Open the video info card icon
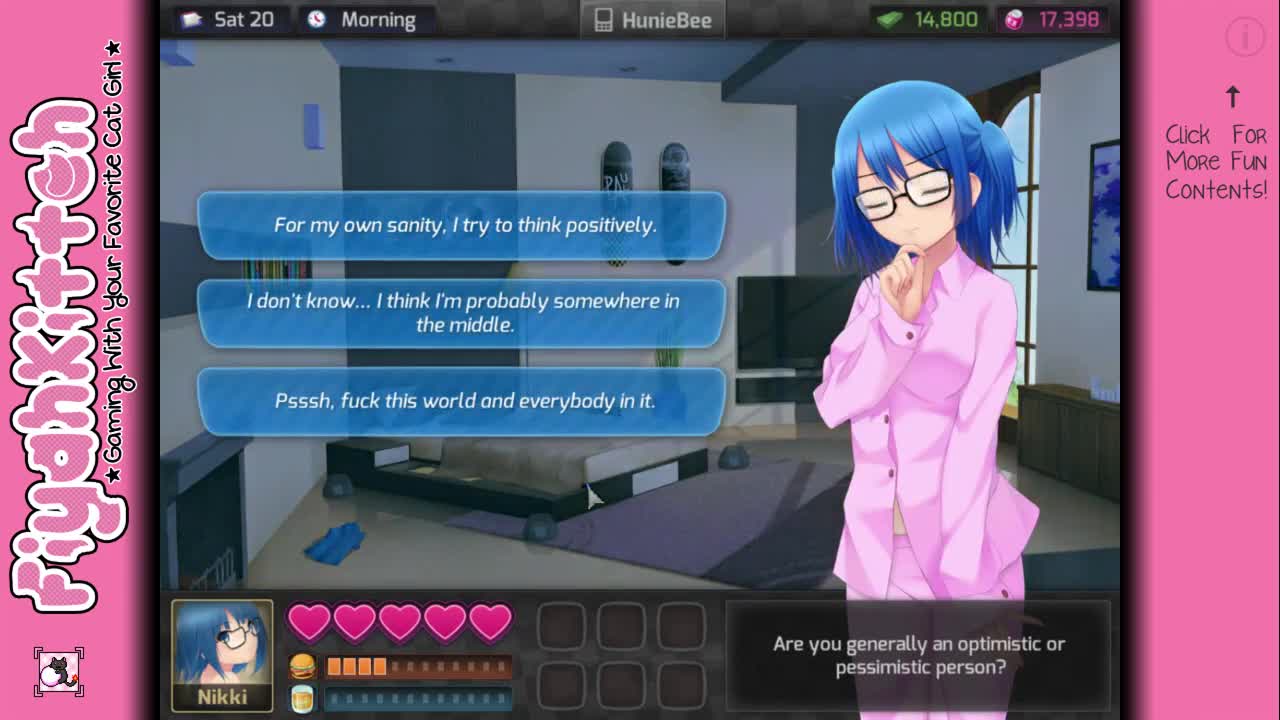Viewport: 1280px width, 720px height. [x=1245, y=38]
